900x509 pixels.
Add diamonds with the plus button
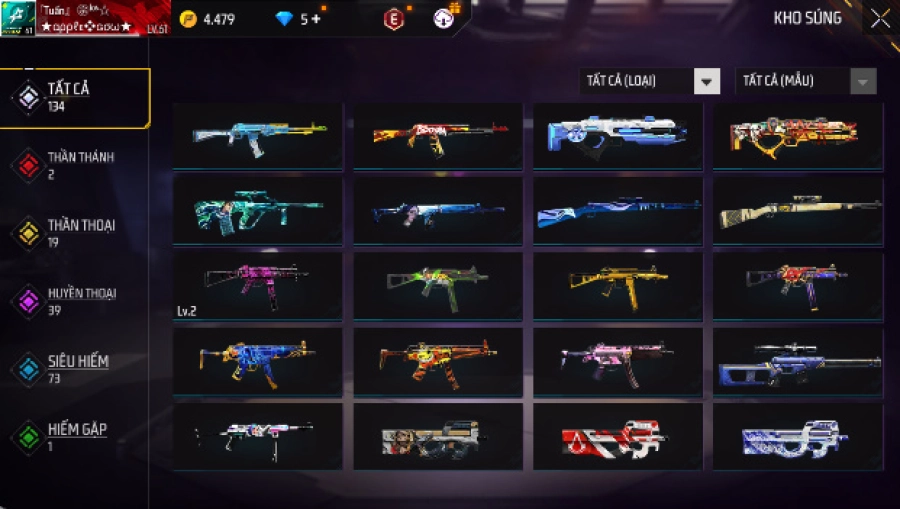click(x=317, y=19)
